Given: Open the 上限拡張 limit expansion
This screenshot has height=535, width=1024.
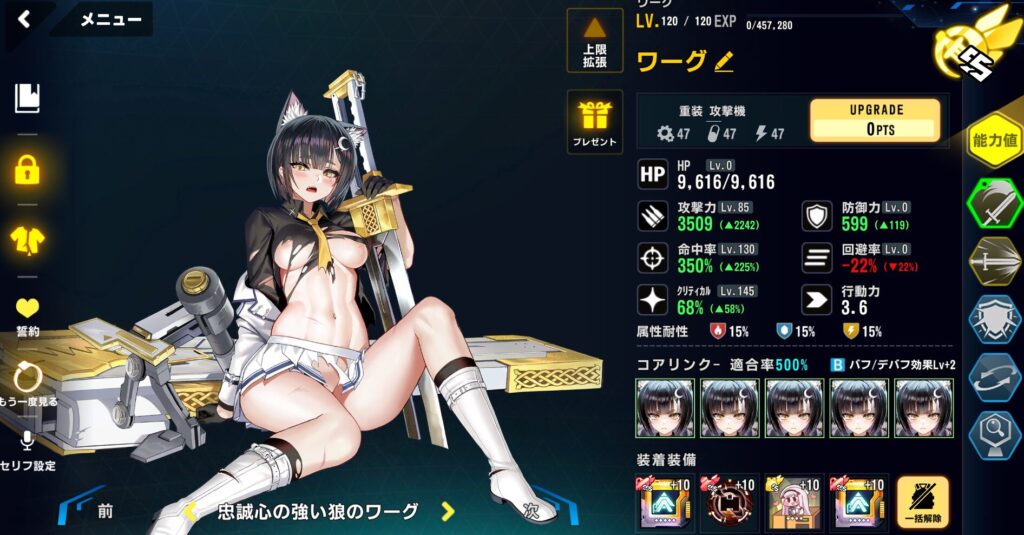Looking at the screenshot, I should 594,40.
